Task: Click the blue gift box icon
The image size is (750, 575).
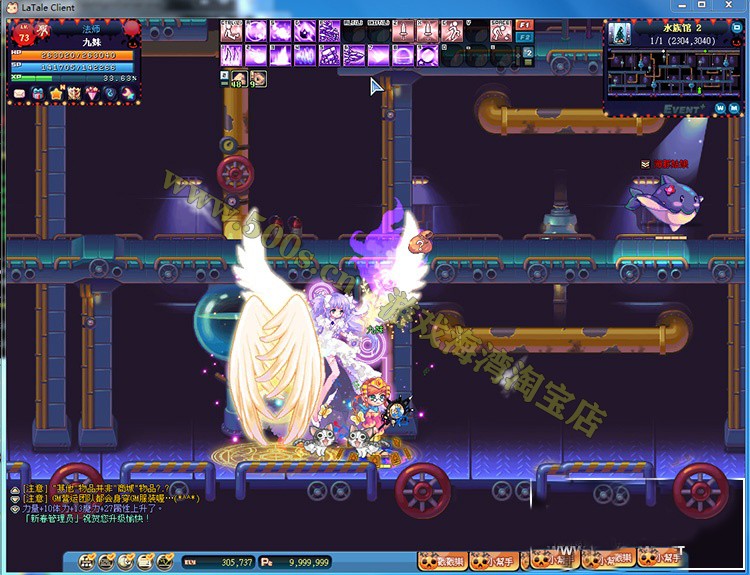Action: (x=37, y=94)
